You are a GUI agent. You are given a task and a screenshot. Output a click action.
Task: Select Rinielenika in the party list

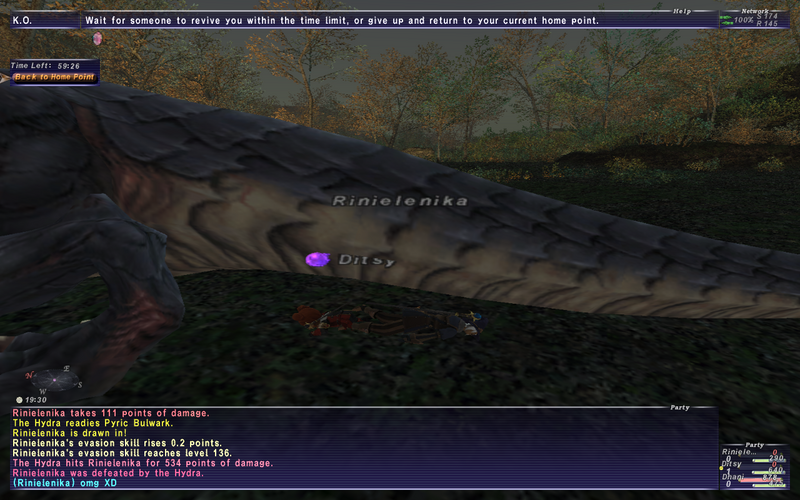click(x=740, y=453)
